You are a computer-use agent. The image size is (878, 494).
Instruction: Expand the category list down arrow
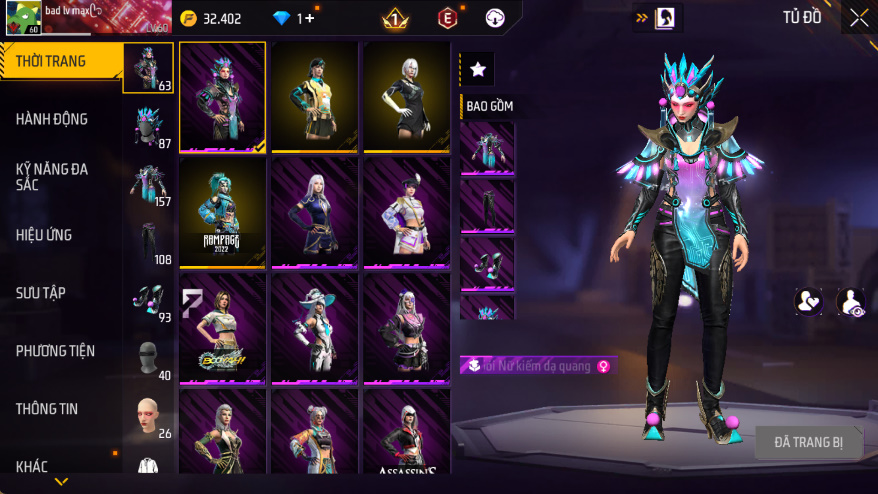[61, 482]
